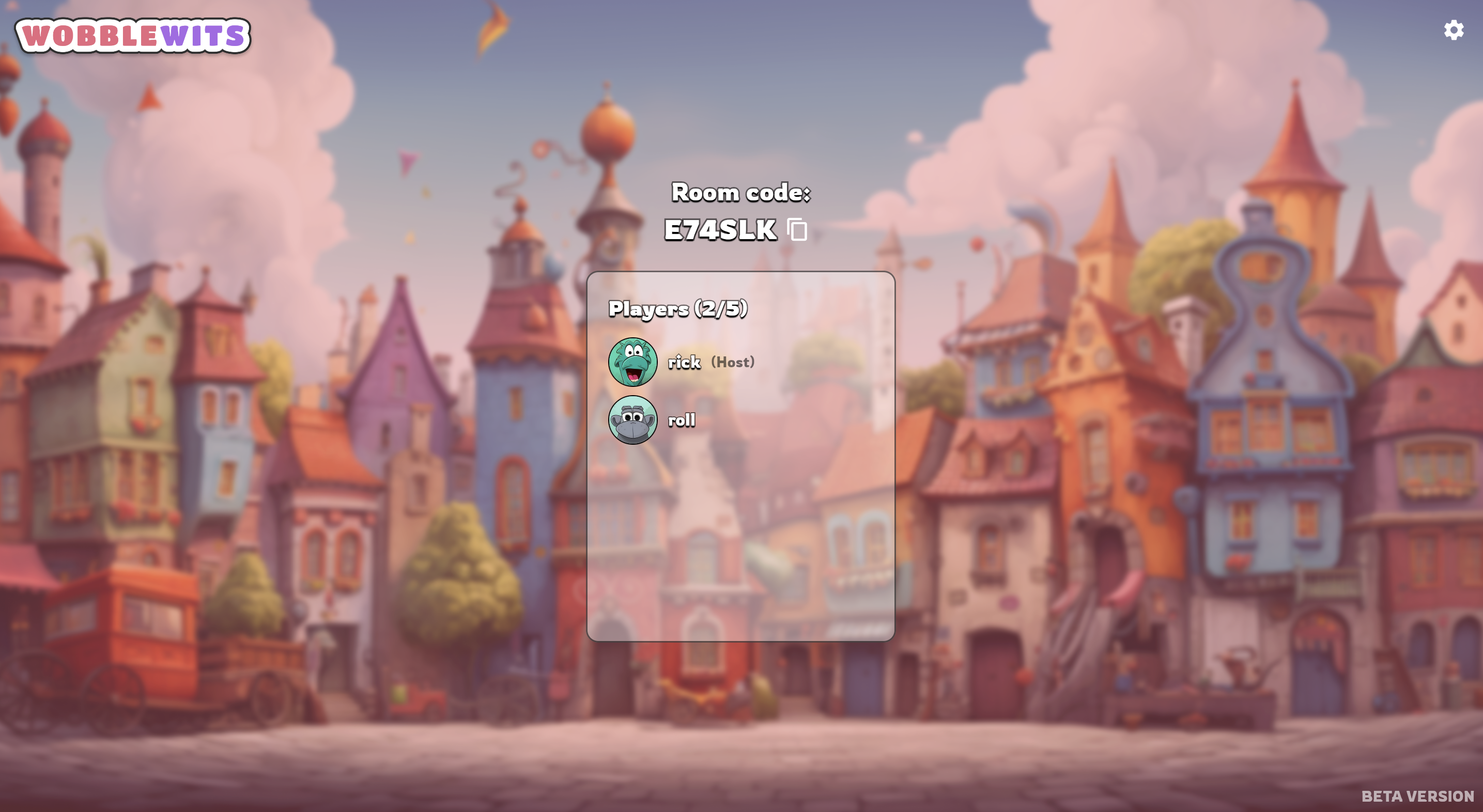Click the Wobblewits logo
The height and width of the screenshot is (812, 1483).
(x=133, y=36)
